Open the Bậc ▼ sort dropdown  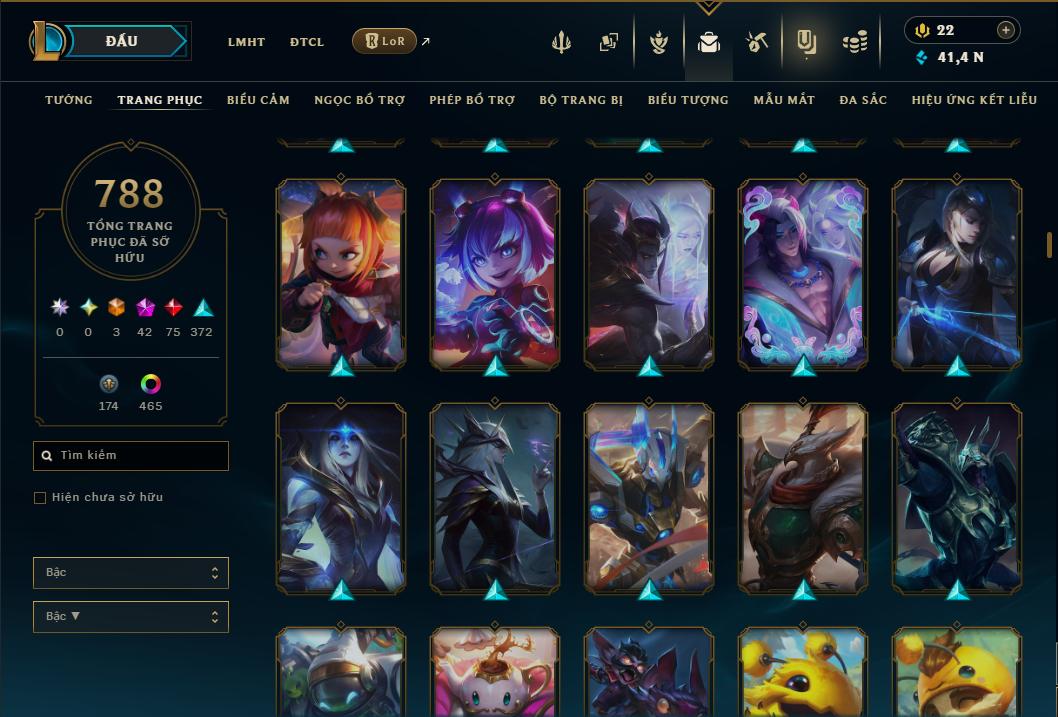coord(131,617)
